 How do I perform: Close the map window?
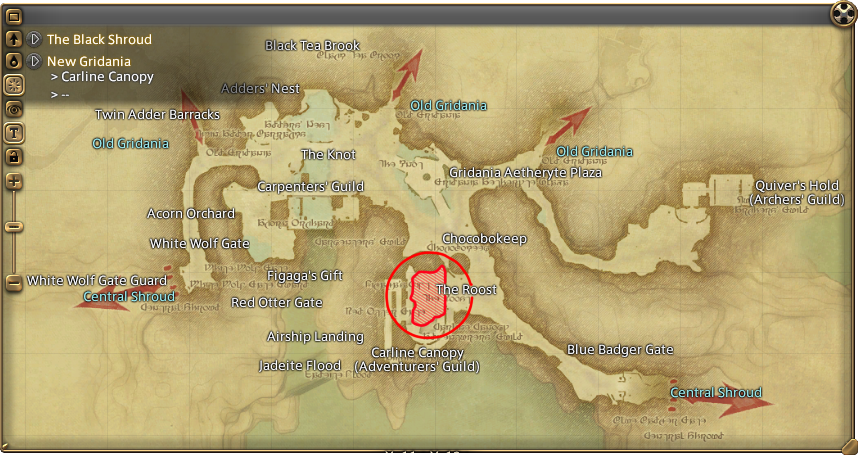[845, 12]
